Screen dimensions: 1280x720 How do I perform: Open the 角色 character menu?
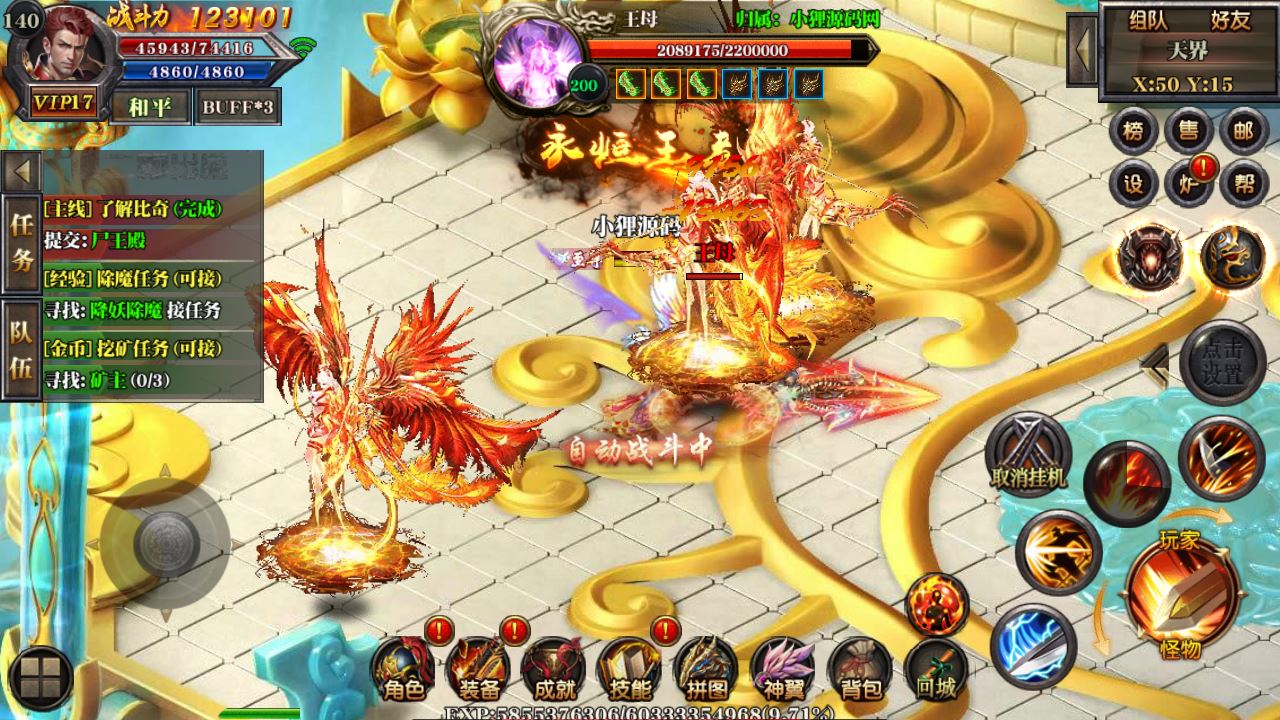coord(403,670)
